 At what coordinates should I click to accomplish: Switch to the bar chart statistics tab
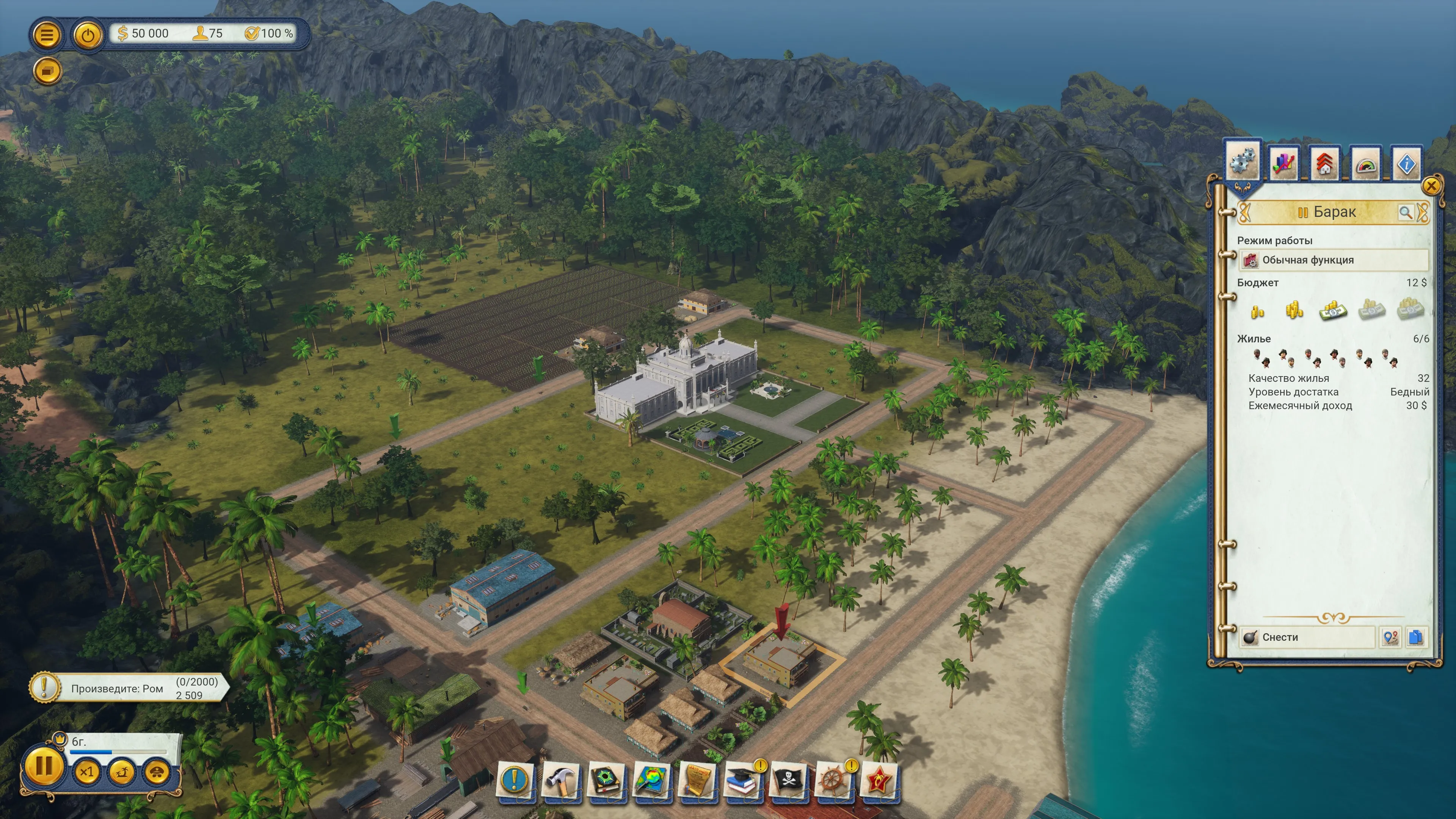click(x=1283, y=163)
